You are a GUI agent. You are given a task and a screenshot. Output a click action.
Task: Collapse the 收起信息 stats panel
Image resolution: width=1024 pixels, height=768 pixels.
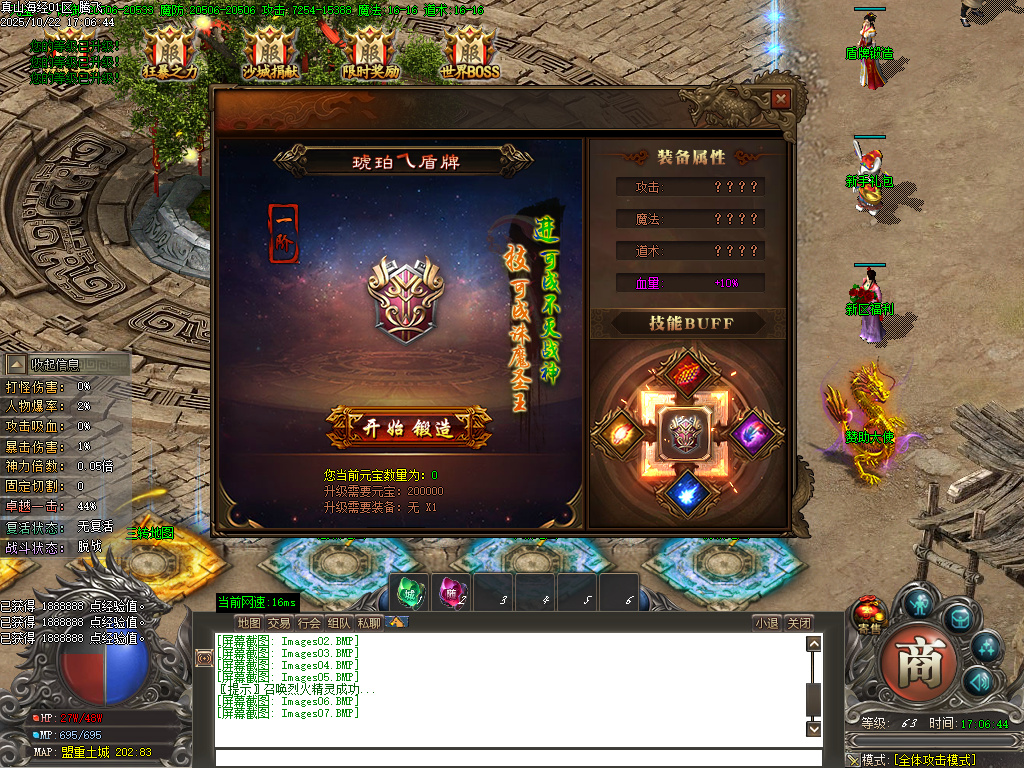coord(17,364)
